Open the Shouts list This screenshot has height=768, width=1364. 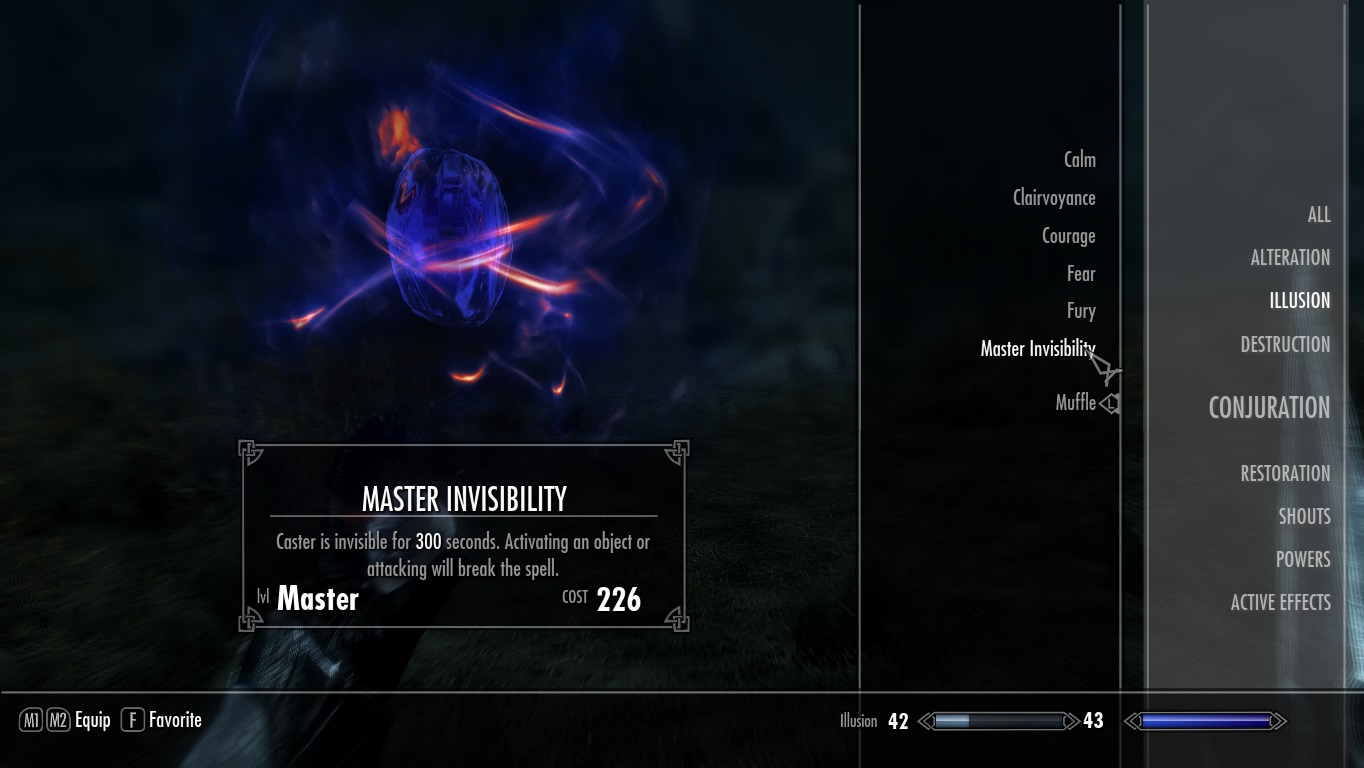(x=1304, y=517)
